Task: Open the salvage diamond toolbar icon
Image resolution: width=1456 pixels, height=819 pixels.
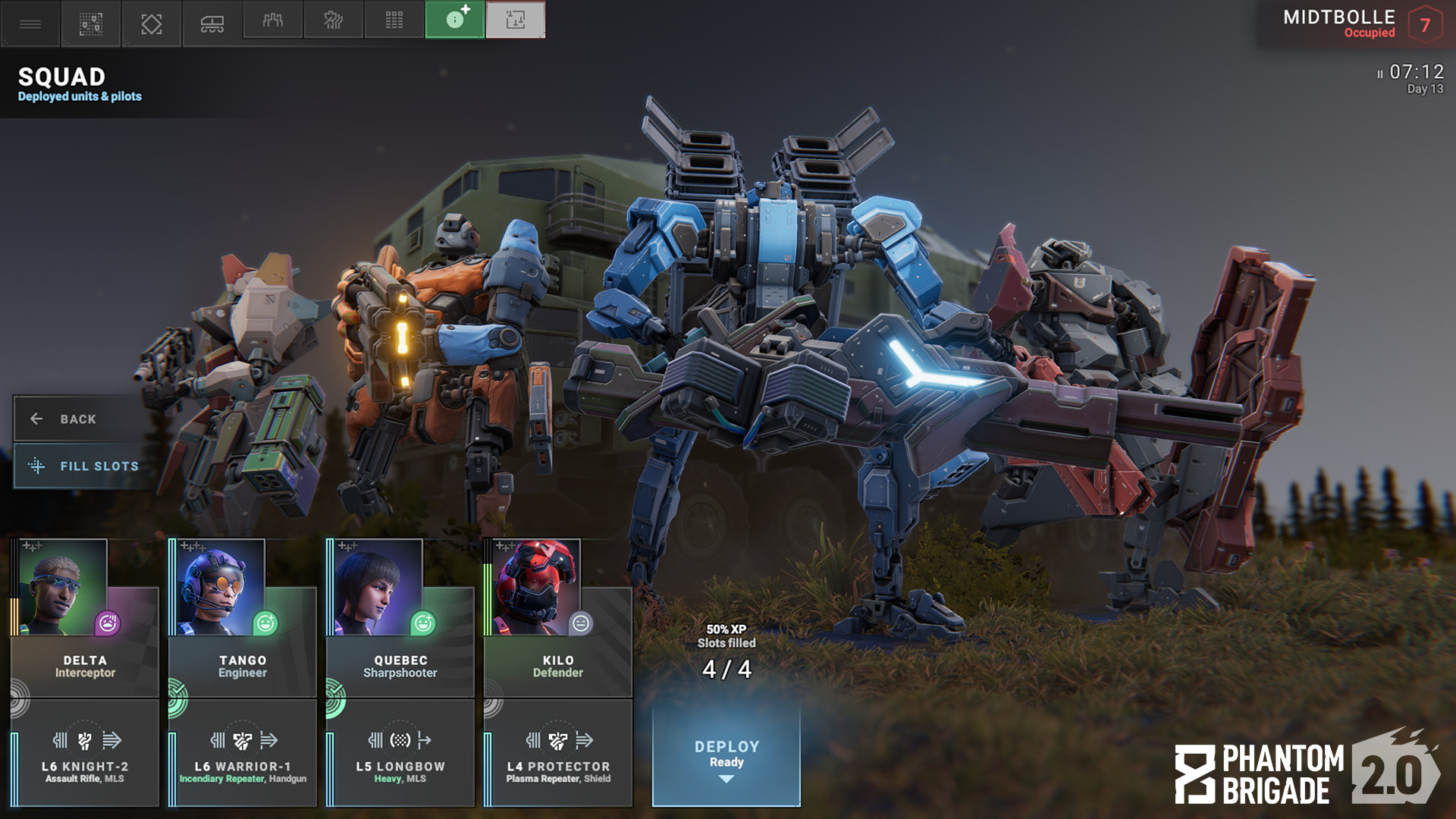Action: (150, 23)
